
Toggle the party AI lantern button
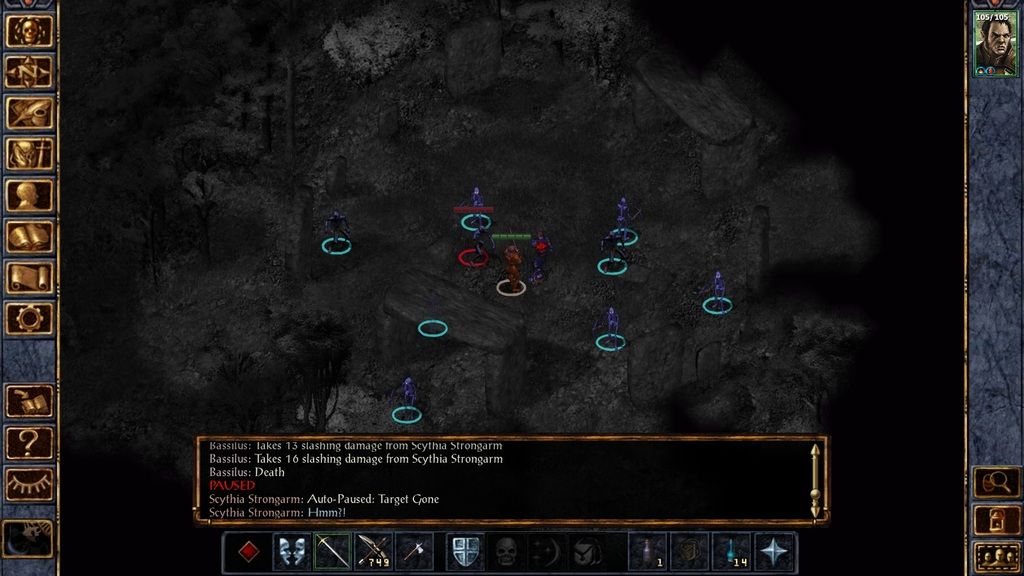[996, 519]
